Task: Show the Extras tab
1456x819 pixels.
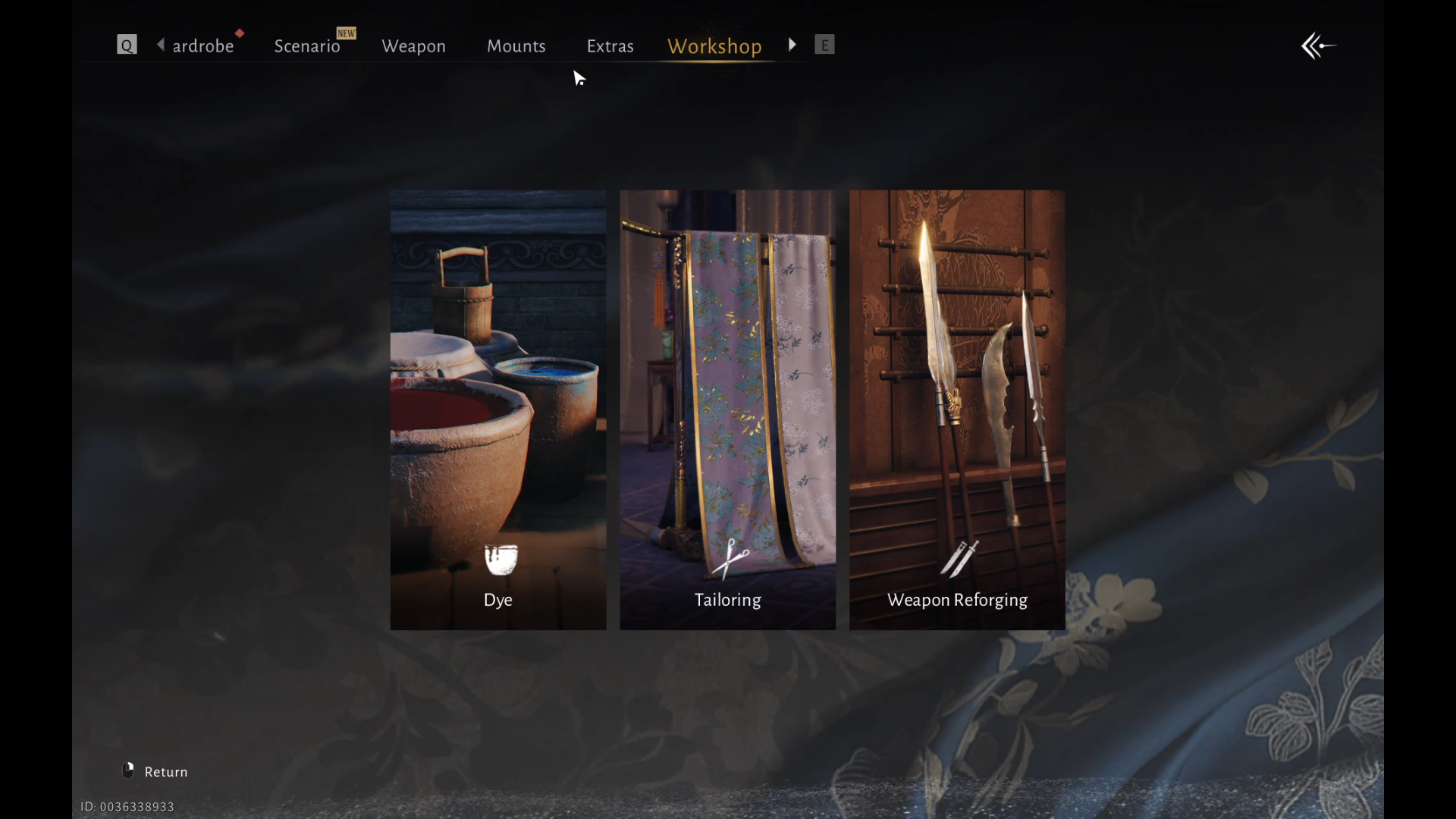Action: tap(610, 46)
